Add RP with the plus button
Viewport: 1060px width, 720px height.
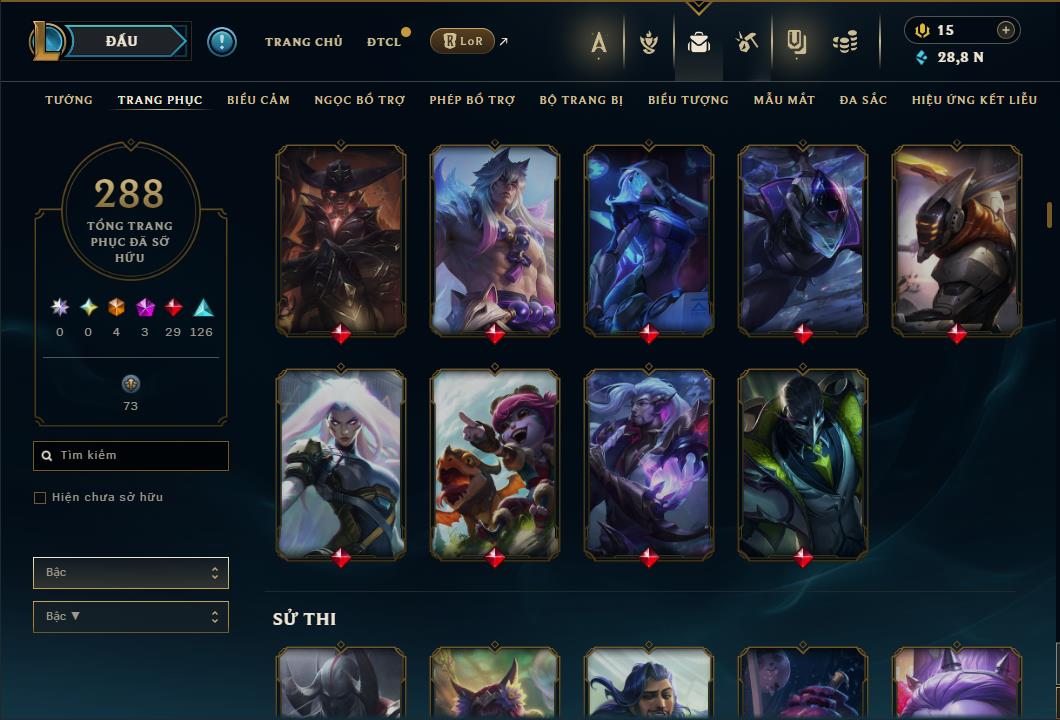1005,30
